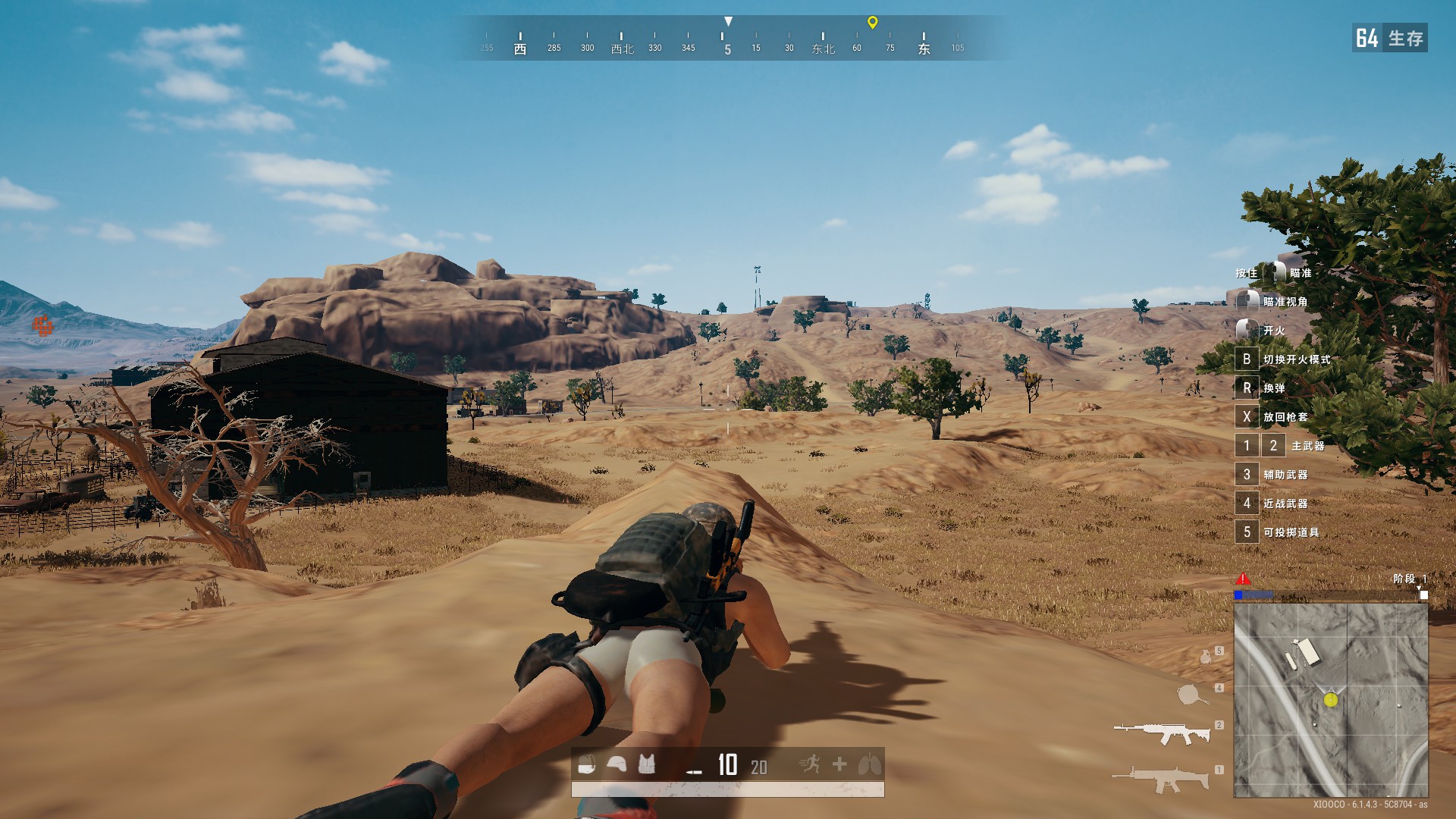Click the red warning triangle above the minimap
This screenshot has height=819, width=1456.
coord(1242,578)
